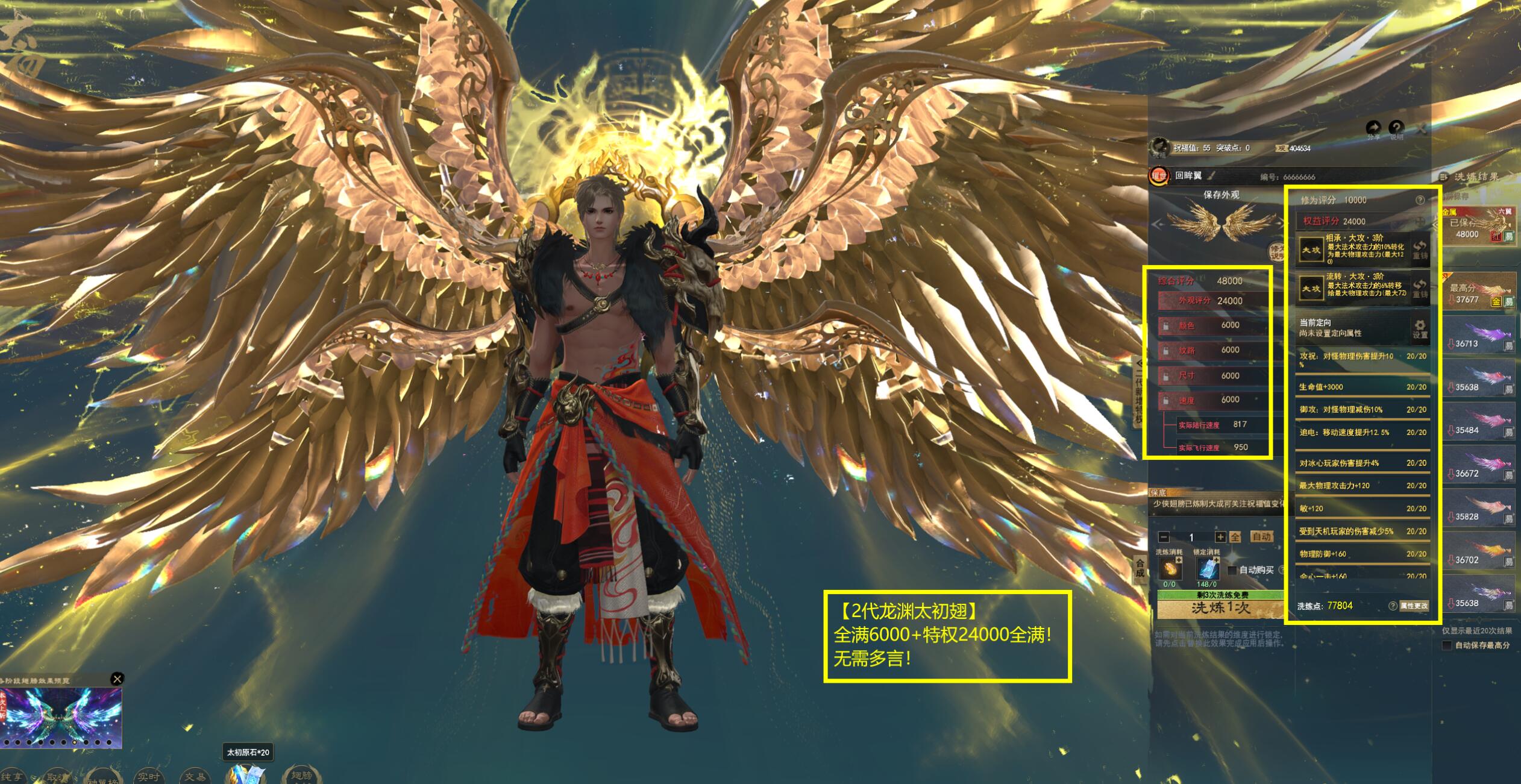Activate the 自动 auto-refine button
The width and height of the screenshot is (1521, 784).
coord(1261,536)
